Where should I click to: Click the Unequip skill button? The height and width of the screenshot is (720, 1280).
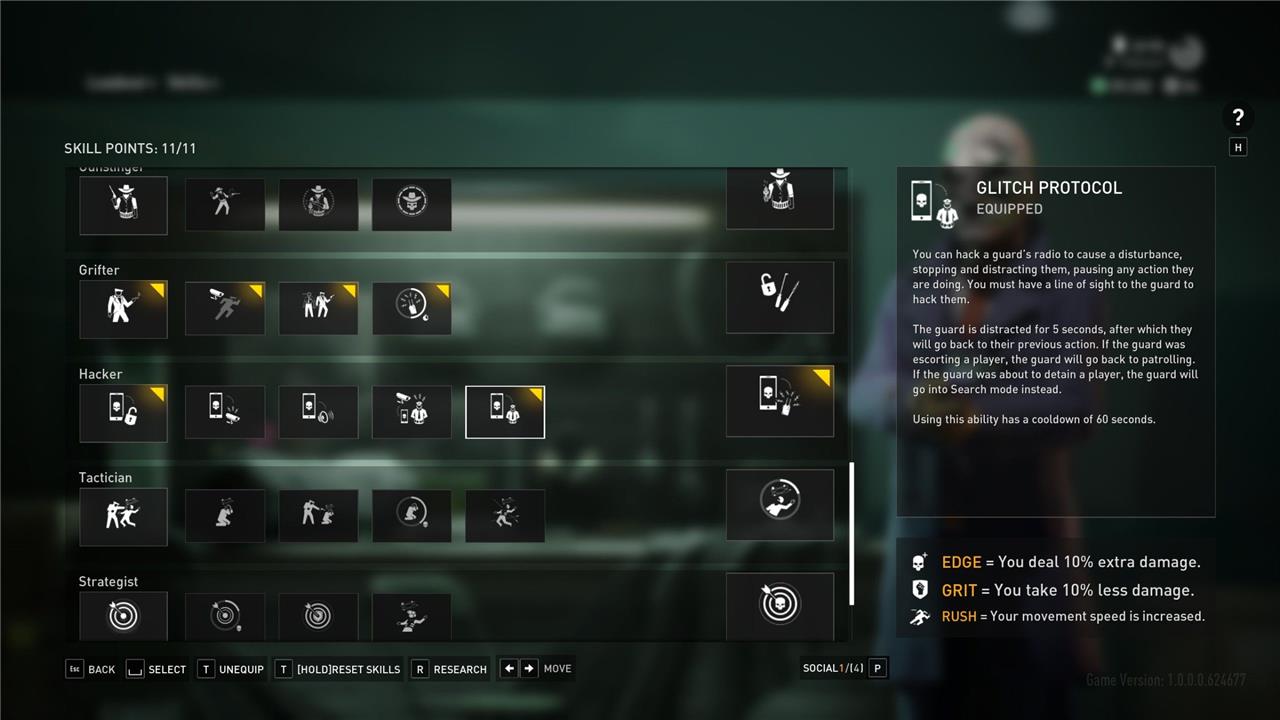232,669
